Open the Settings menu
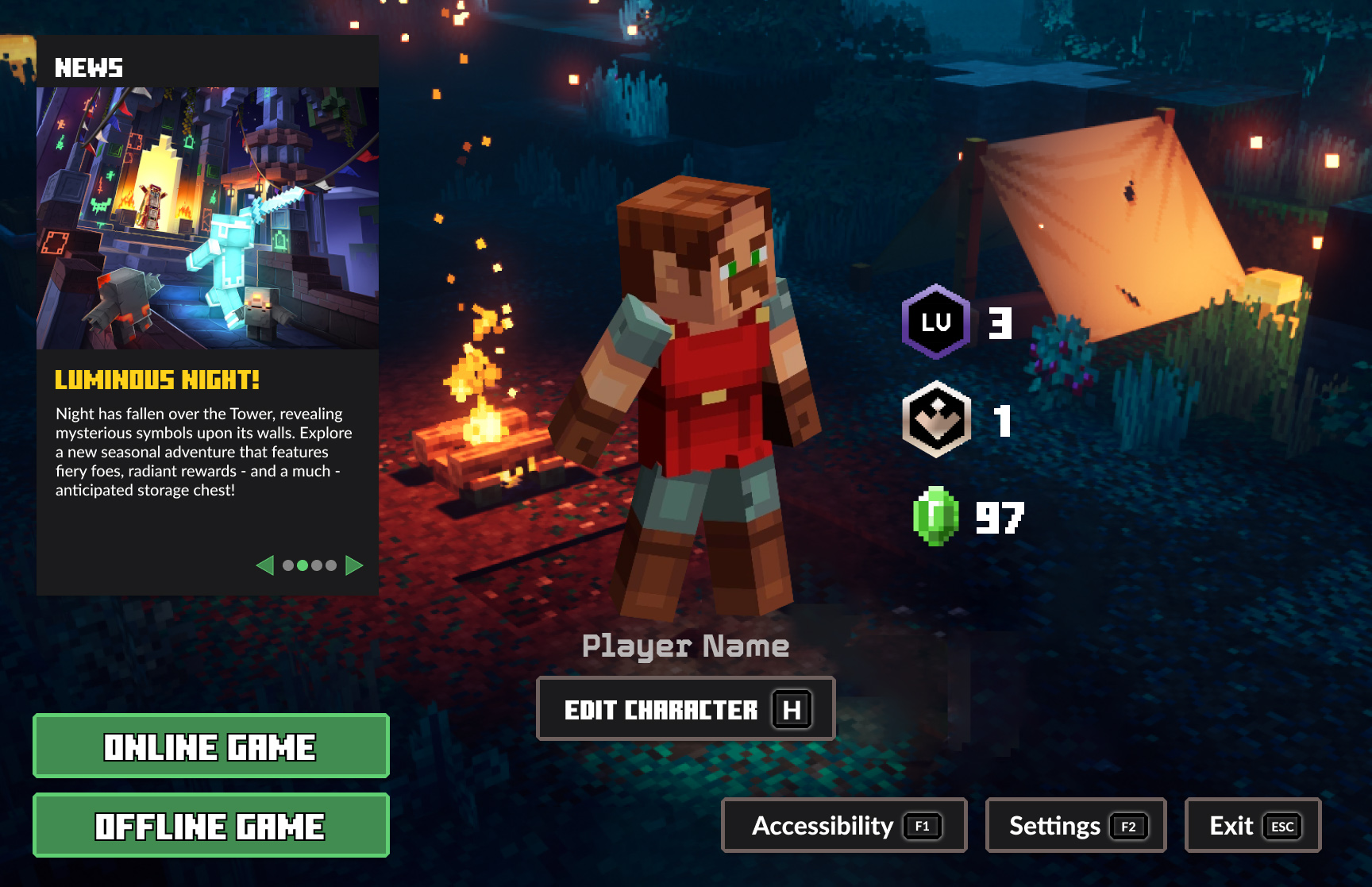The height and width of the screenshot is (887, 1372). coord(1075,825)
